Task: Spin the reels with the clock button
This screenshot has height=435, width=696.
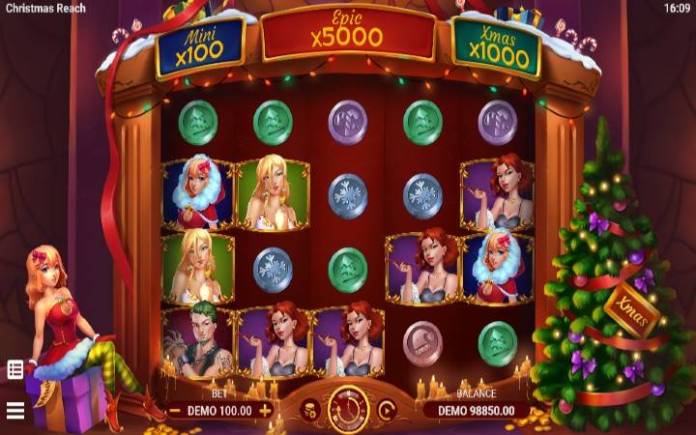Action: [348, 408]
